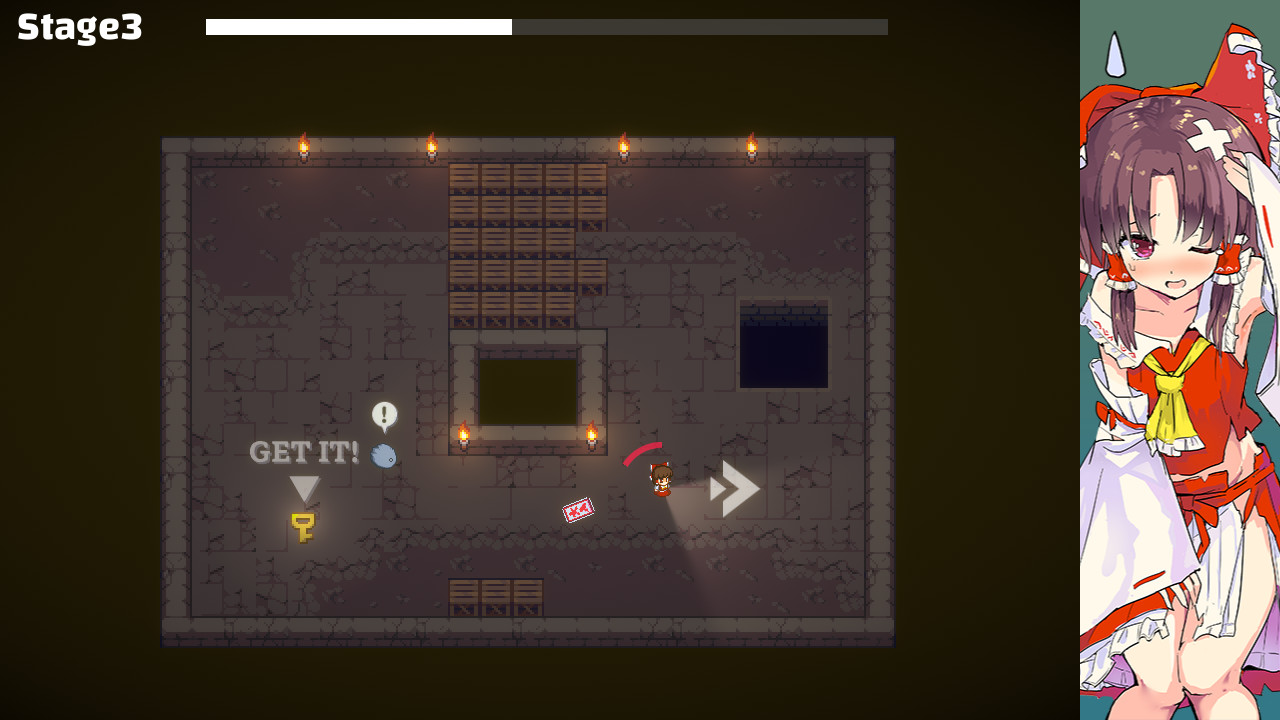The width and height of the screenshot is (1280, 720).
Task: Click the Reimu player character in the dungeon
Action: tap(661, 480)
